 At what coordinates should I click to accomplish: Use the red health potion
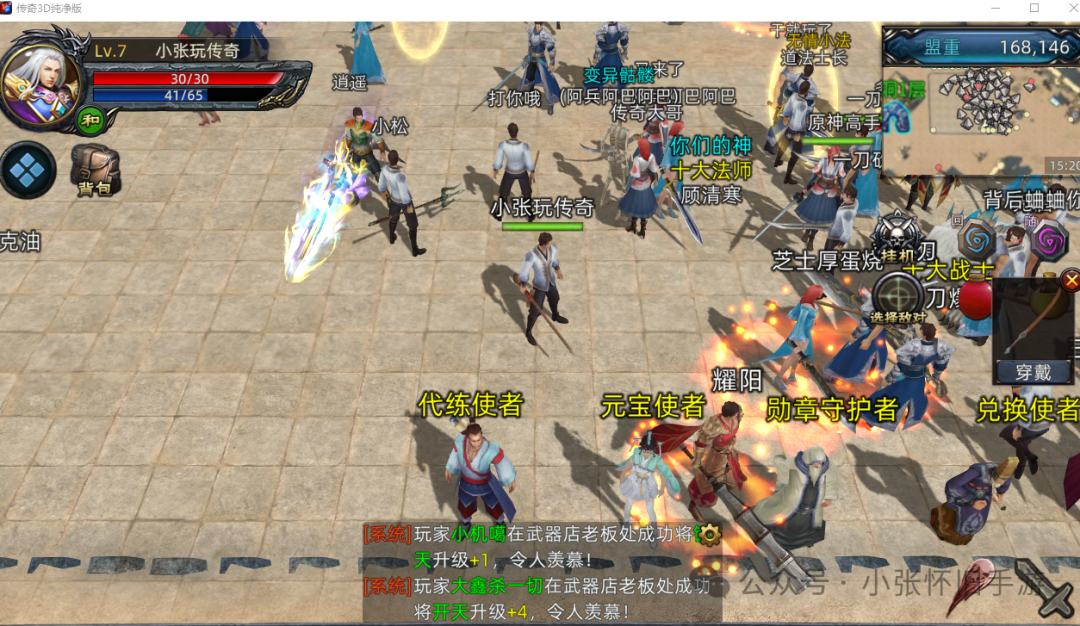pyautogui.click(x=975, y=298)
